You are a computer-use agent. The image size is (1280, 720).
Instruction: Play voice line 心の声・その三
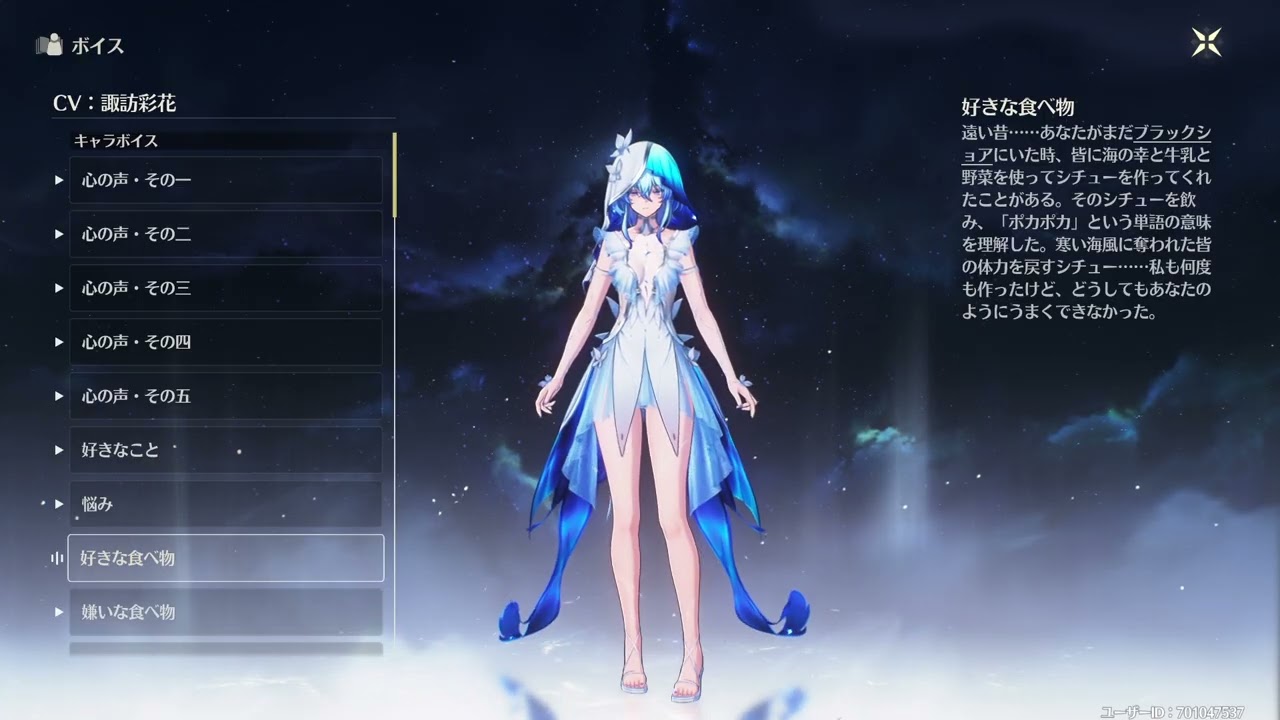[x=225, y=288]
